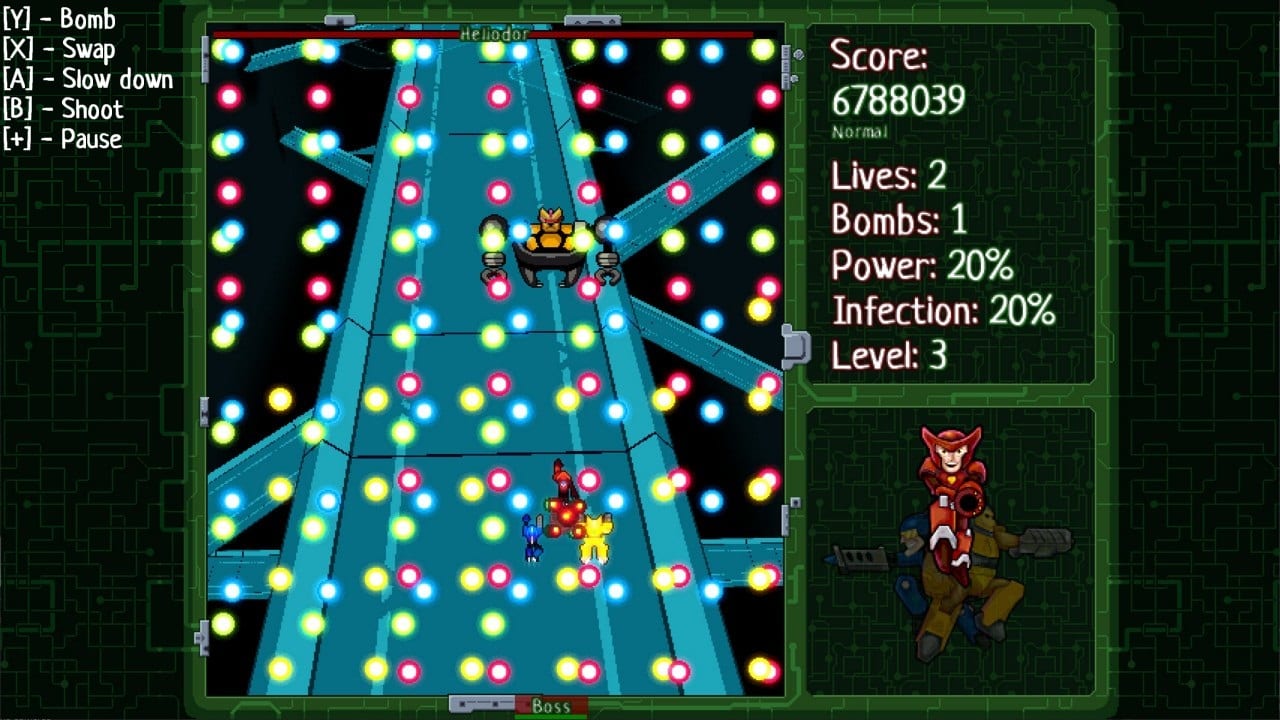Click the red Heliodor health bar

350,33
